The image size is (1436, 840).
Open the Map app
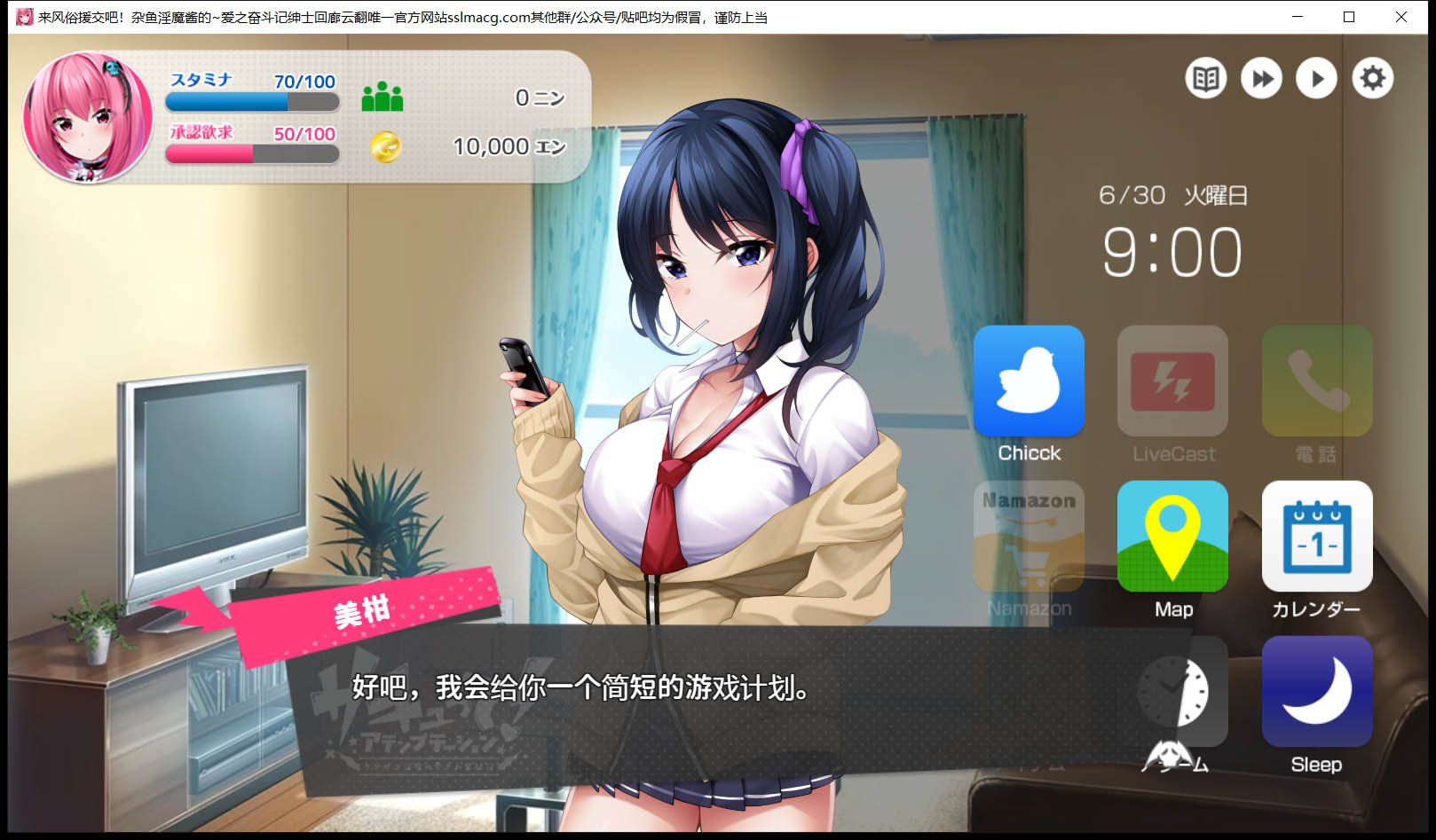pos(1173,537)
